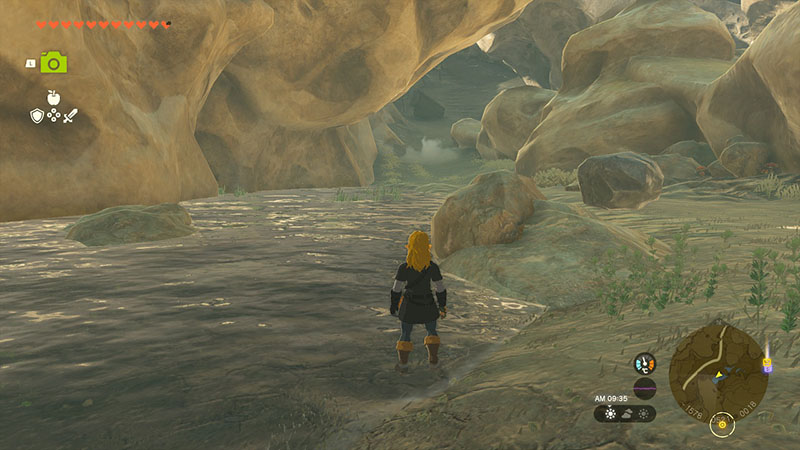
Task: Click the yellow marker on minimap edge
Action: click(x=767, y=364)
